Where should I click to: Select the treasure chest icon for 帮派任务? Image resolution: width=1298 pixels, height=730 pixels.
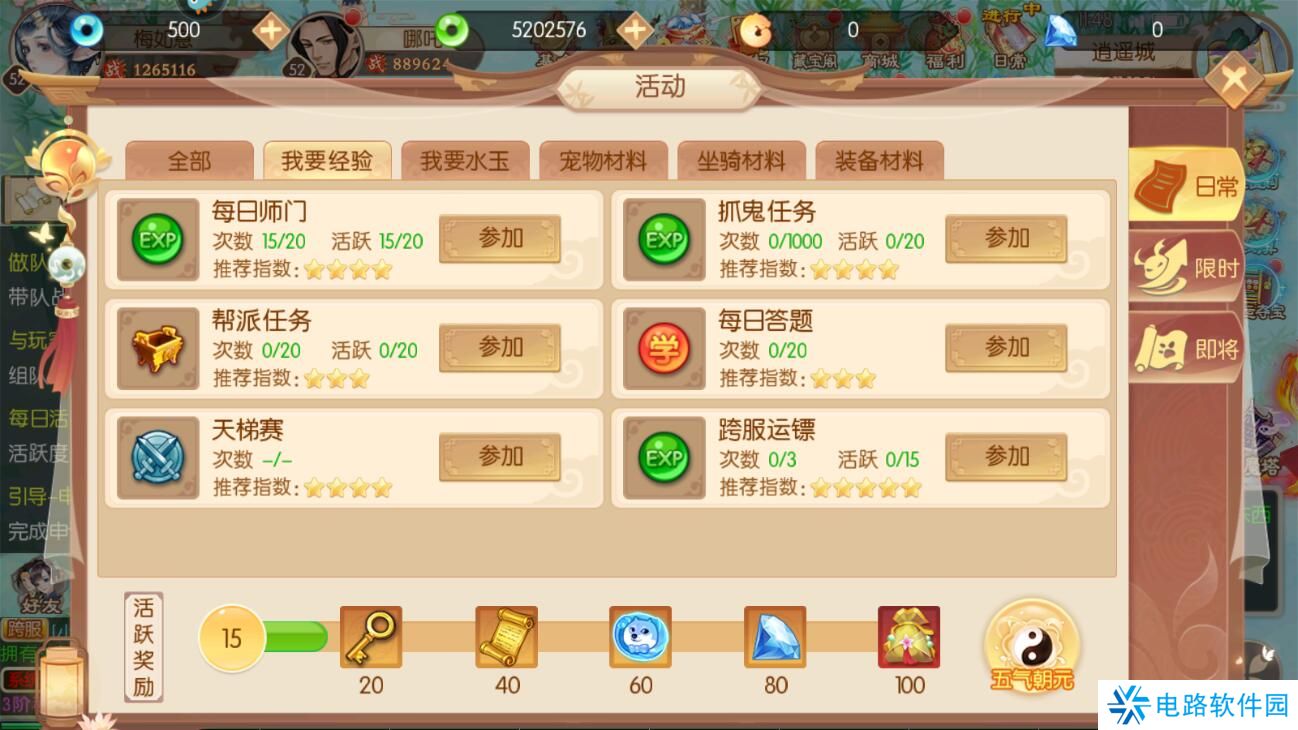click(157, 348)
